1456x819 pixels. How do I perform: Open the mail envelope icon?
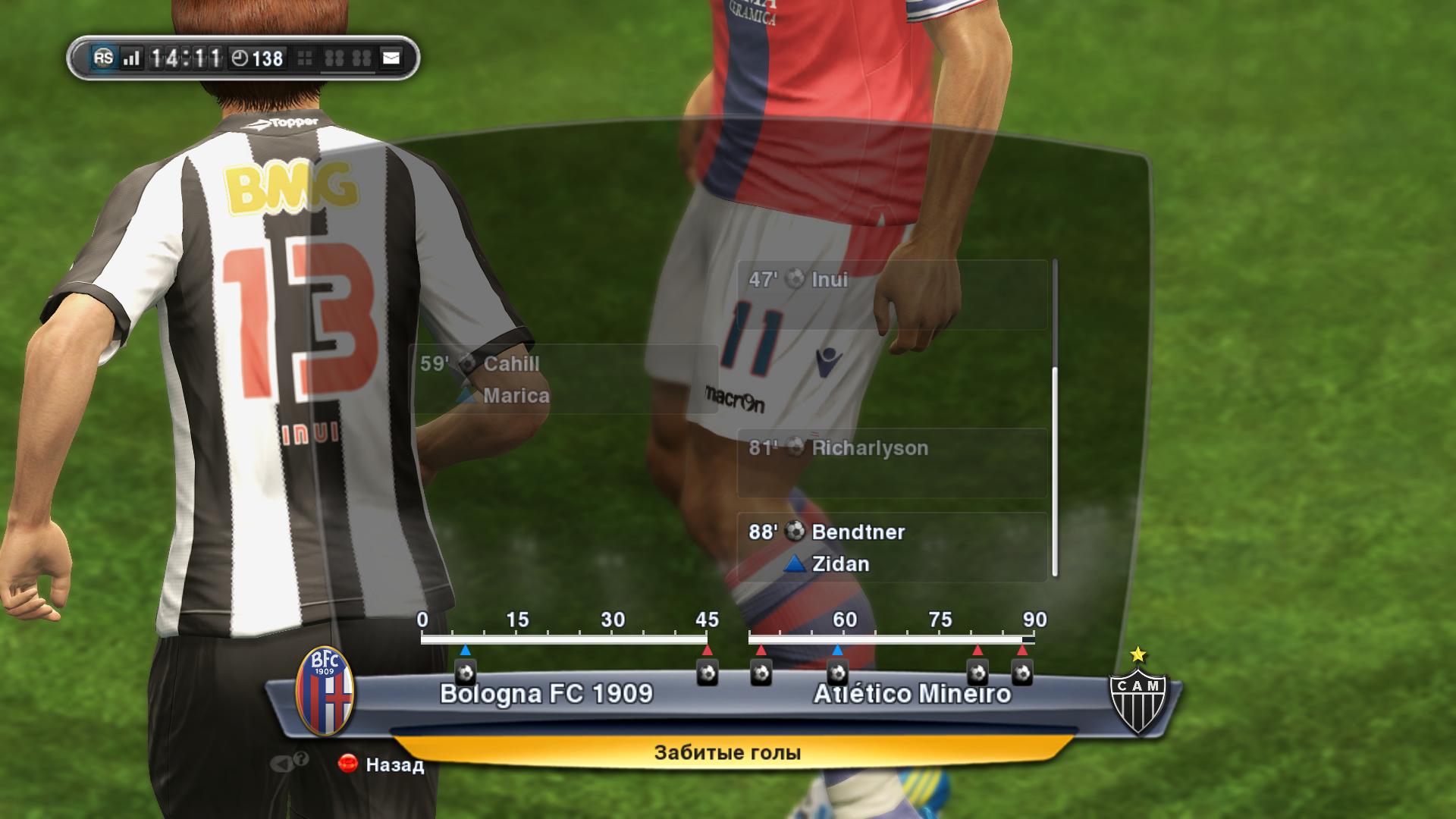pos(391,58)
